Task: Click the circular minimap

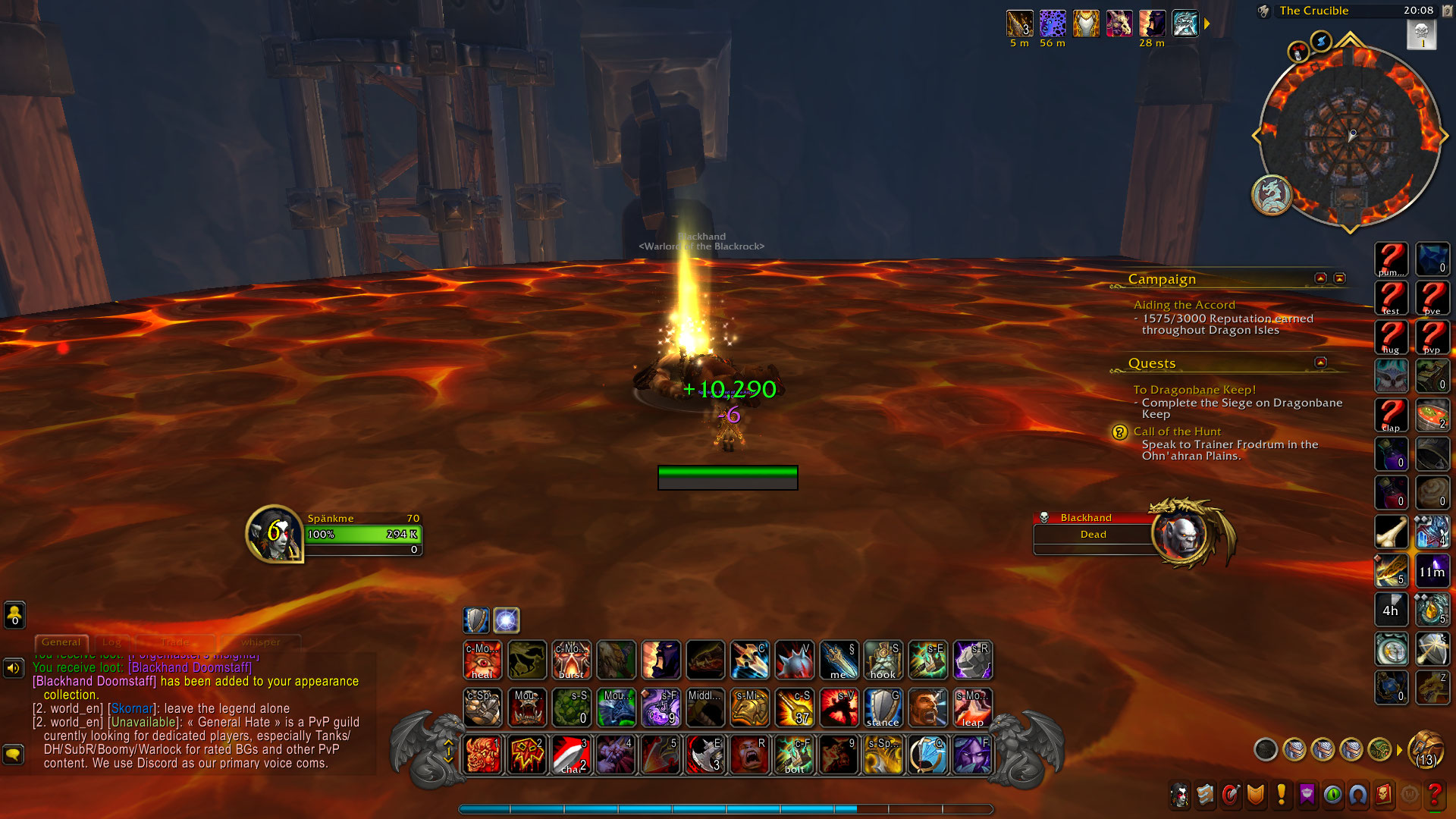Action: tap(1351, 136)
